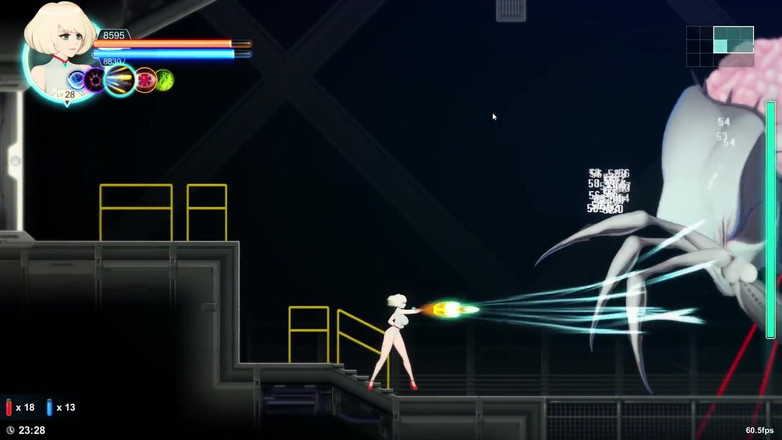The image size is (782, 440).
Task: Activate the green swirl skill icon
Action: point(164,80)
